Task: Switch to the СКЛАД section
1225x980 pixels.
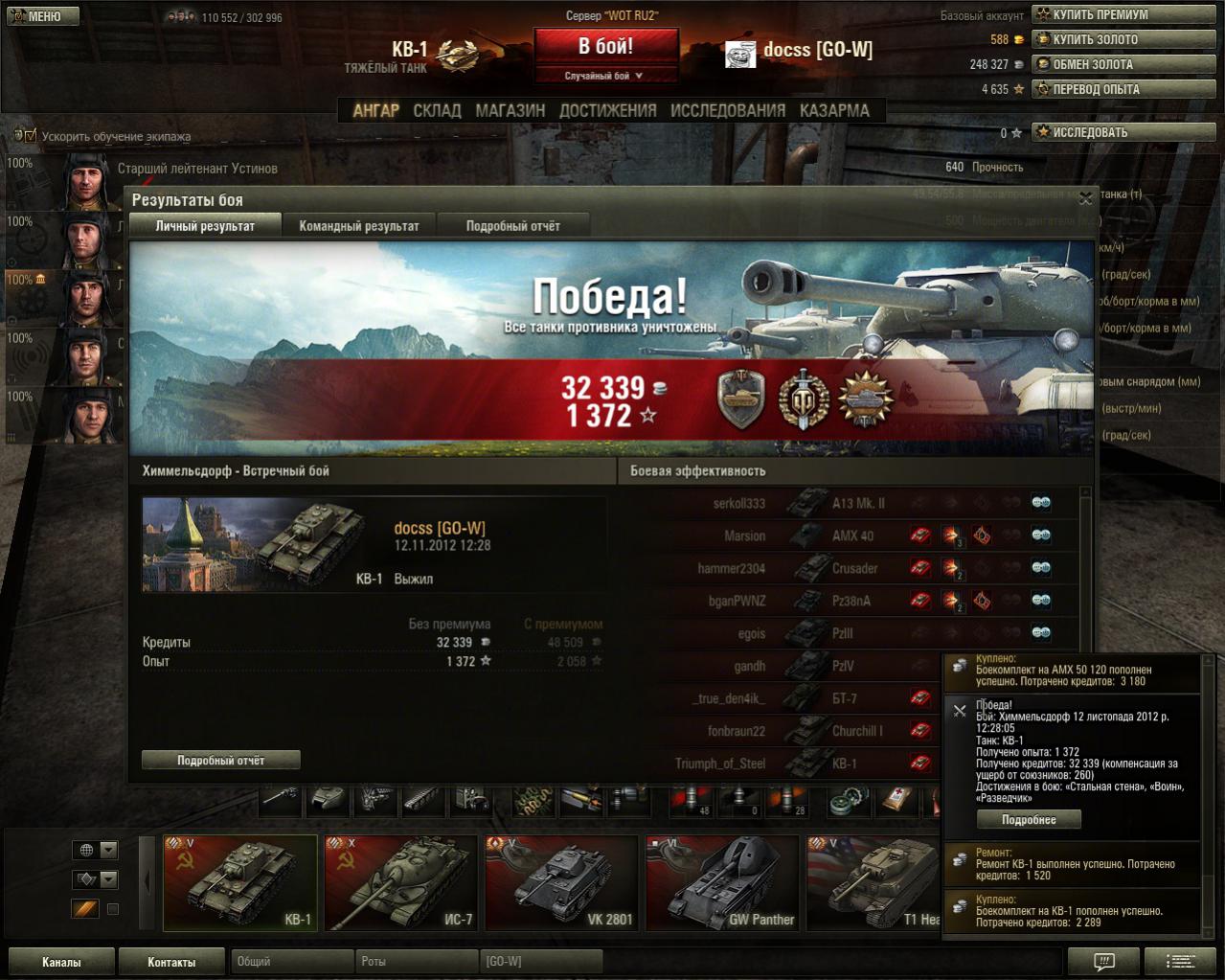Action: 437,110
